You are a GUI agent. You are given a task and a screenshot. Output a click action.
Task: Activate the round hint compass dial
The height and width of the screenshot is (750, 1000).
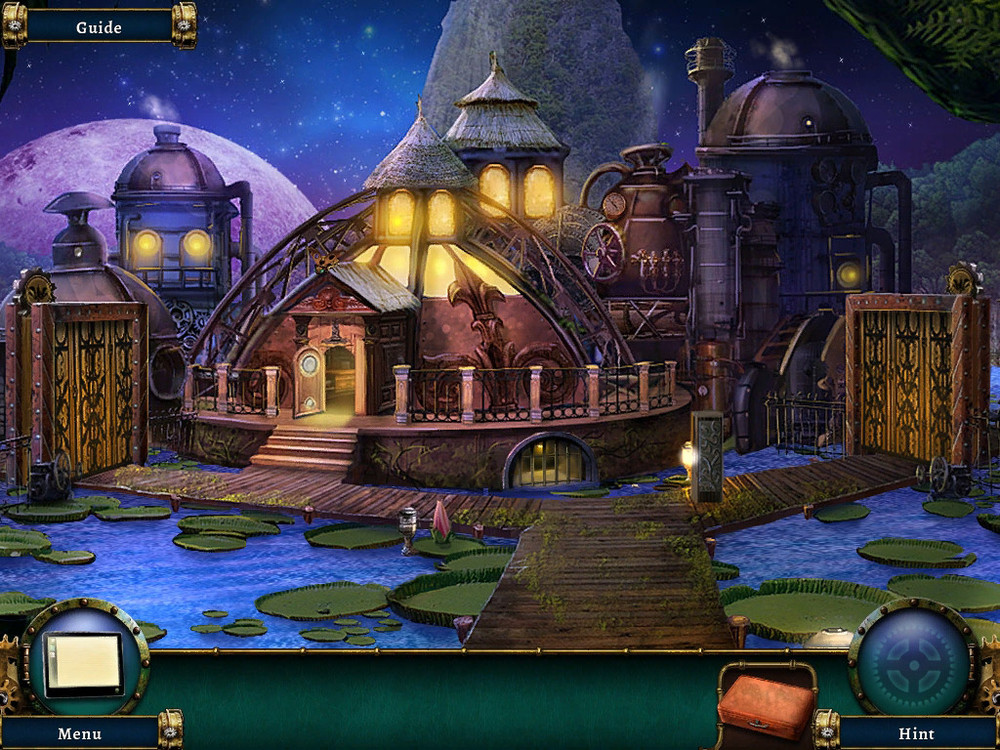912,662
